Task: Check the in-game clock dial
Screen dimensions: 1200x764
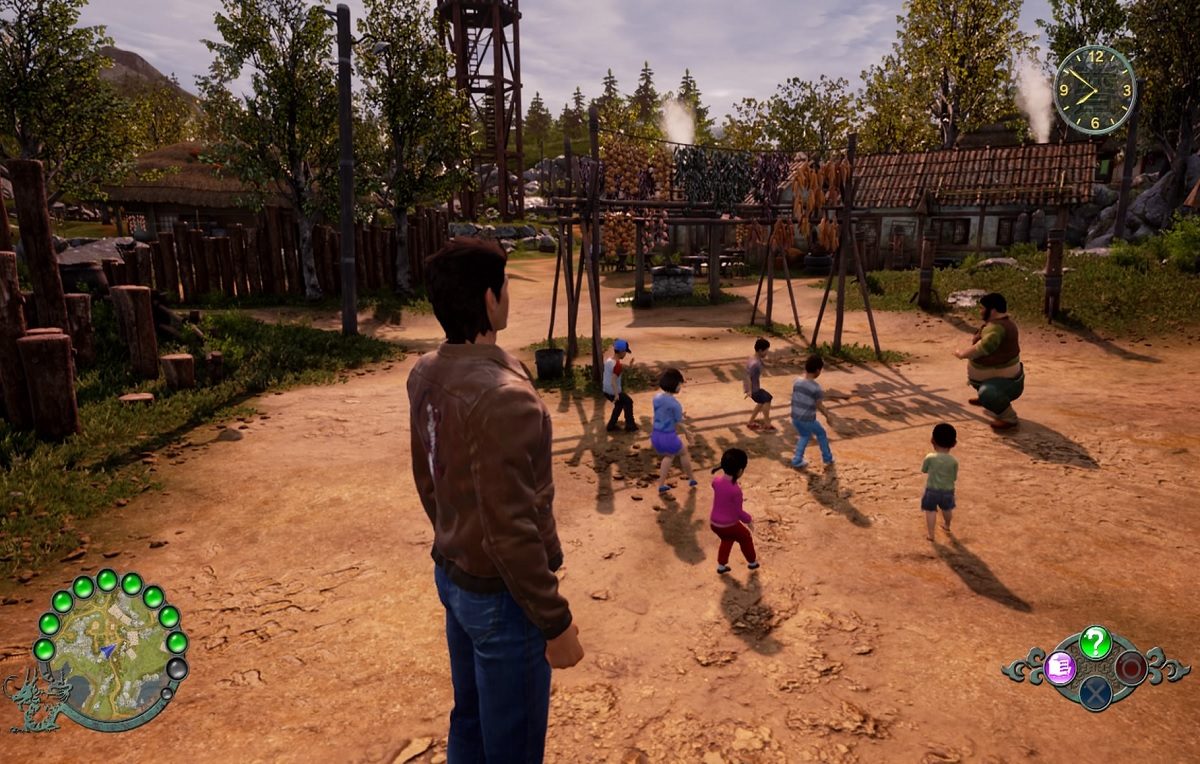Action: click(1094, 89)
